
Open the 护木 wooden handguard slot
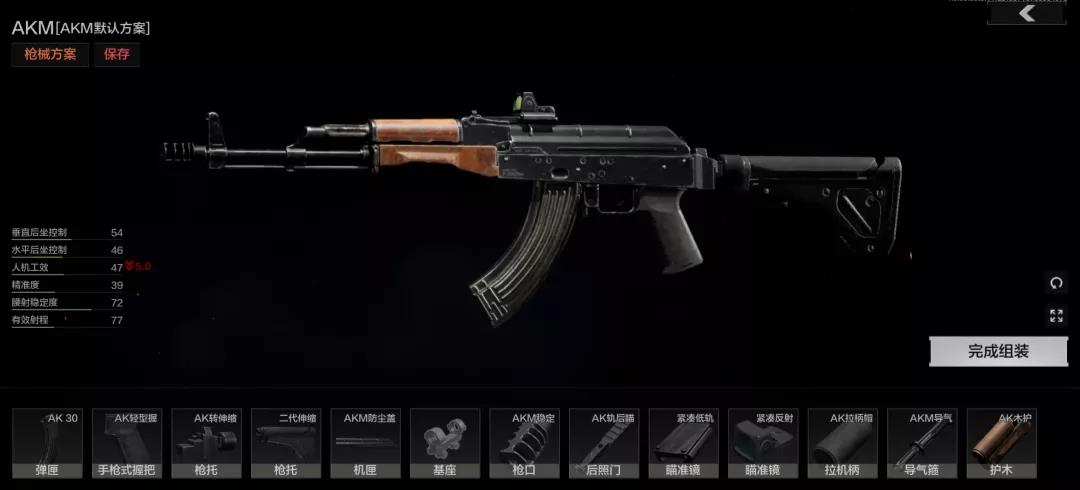[x=1001, y=443]
